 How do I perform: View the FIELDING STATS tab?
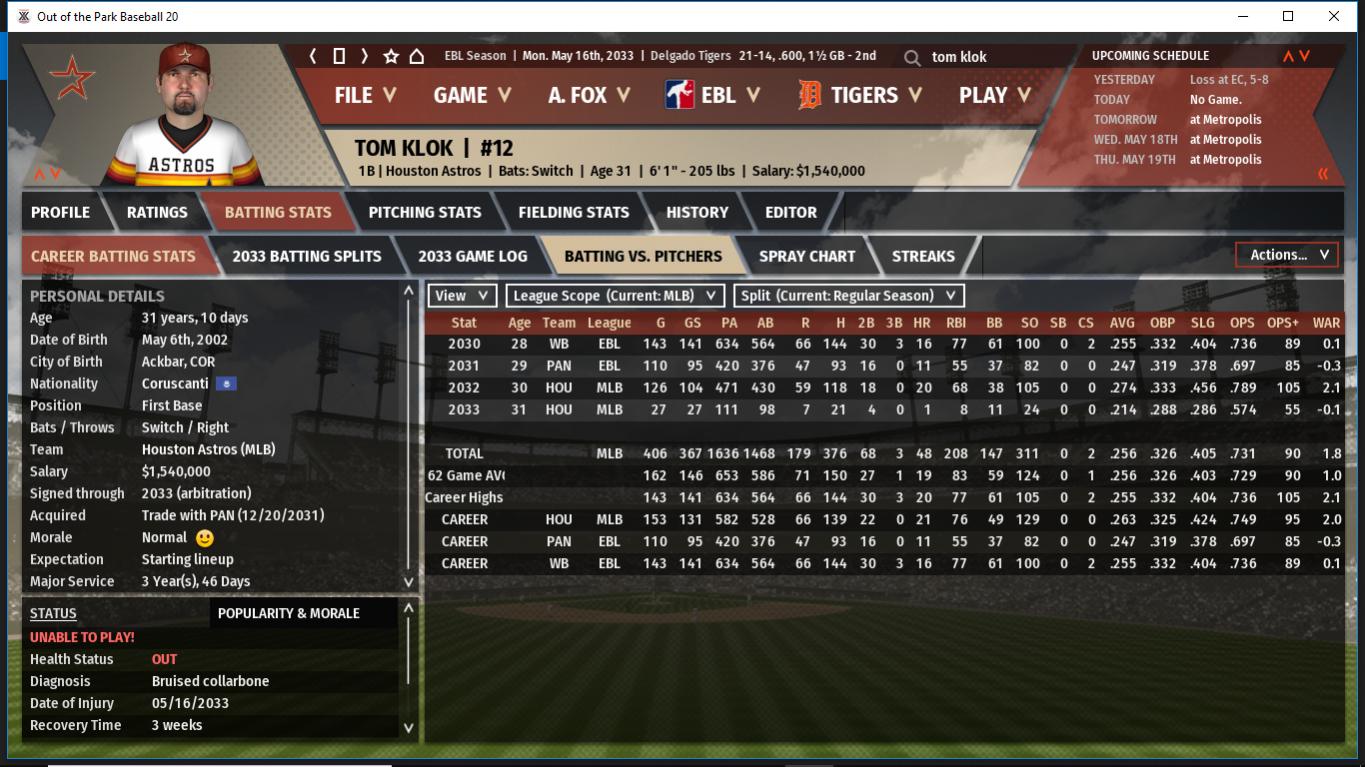[573, 212]
